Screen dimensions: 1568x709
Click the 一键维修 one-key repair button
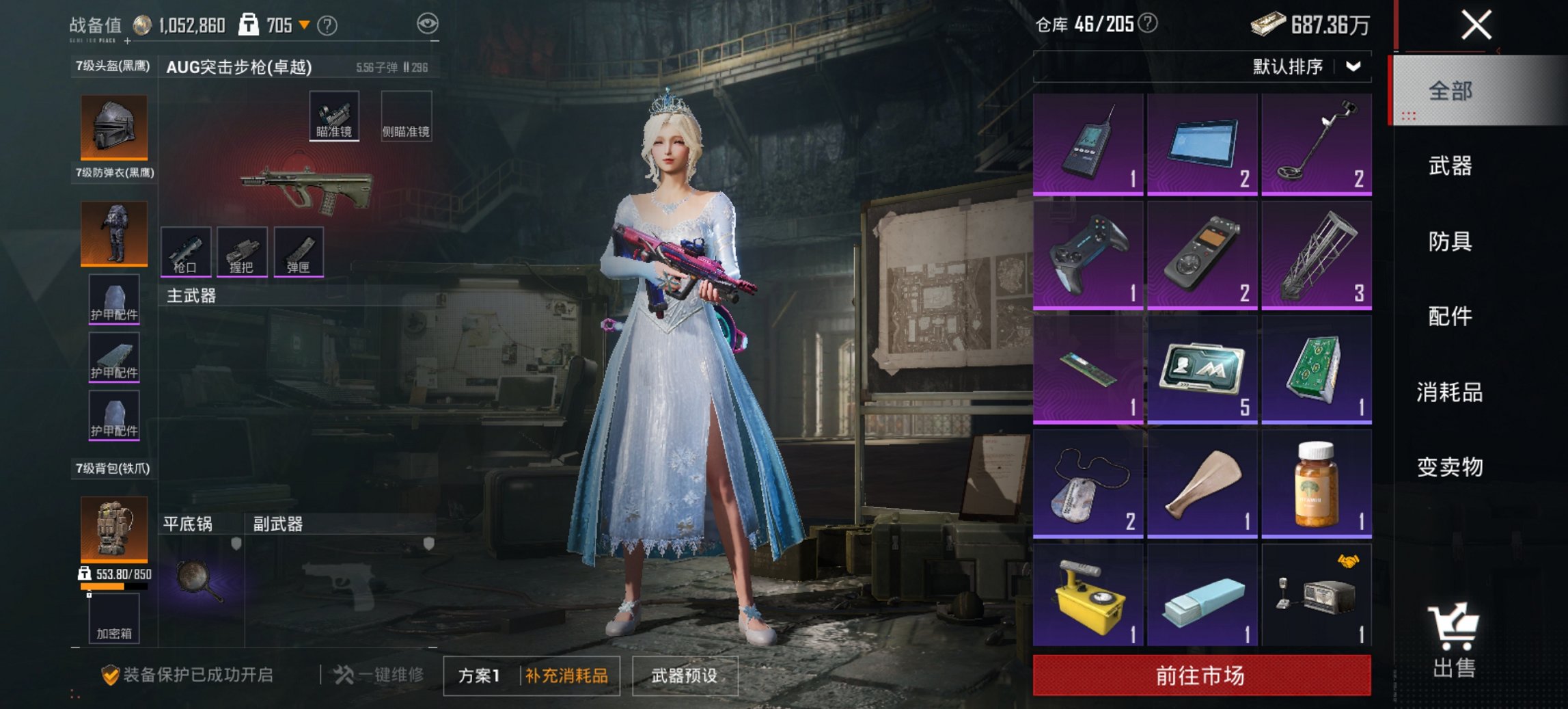coord(380,675)
